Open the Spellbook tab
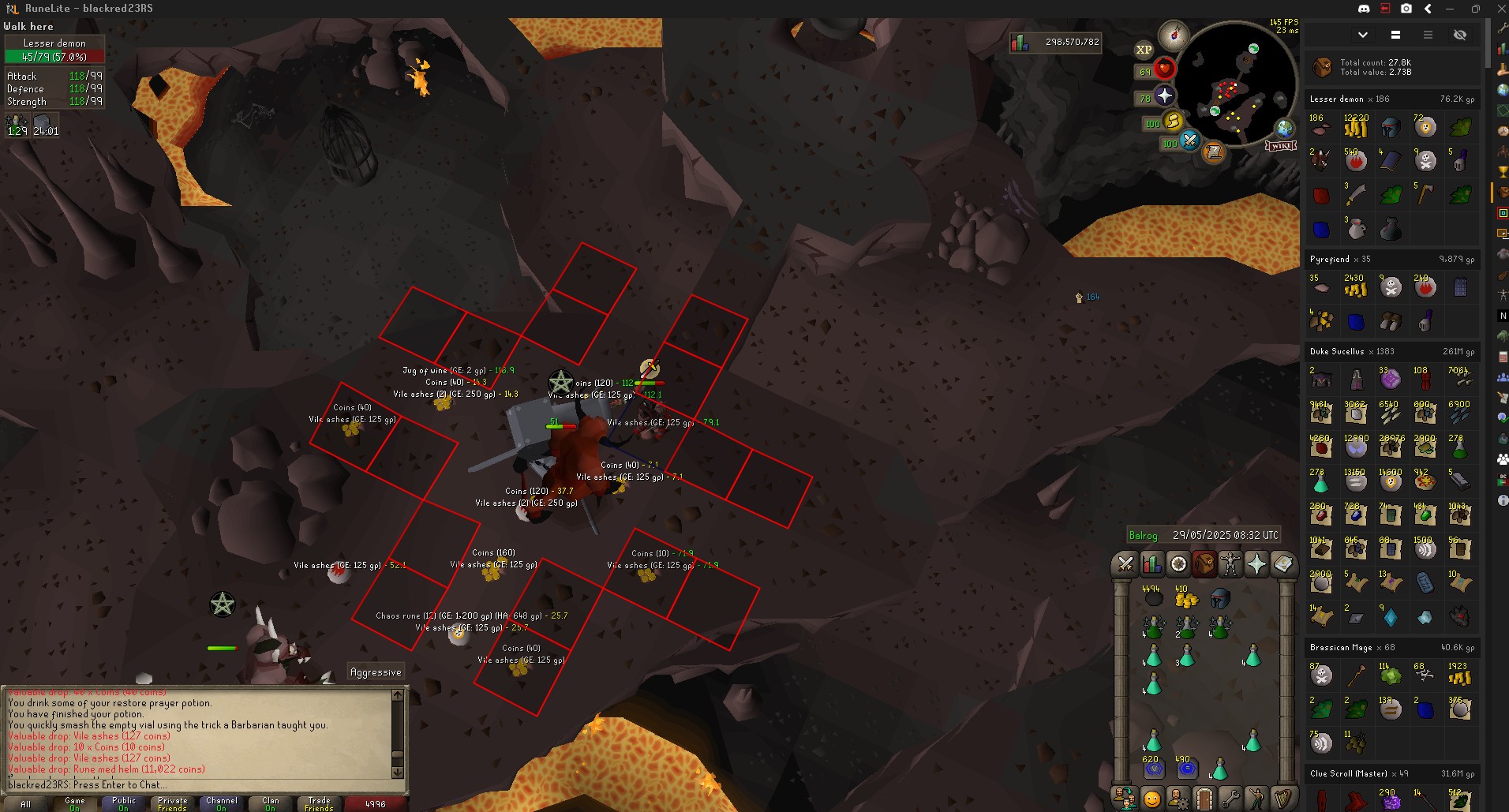Viewport: 1509px width, 812px height. [1283, 563]
